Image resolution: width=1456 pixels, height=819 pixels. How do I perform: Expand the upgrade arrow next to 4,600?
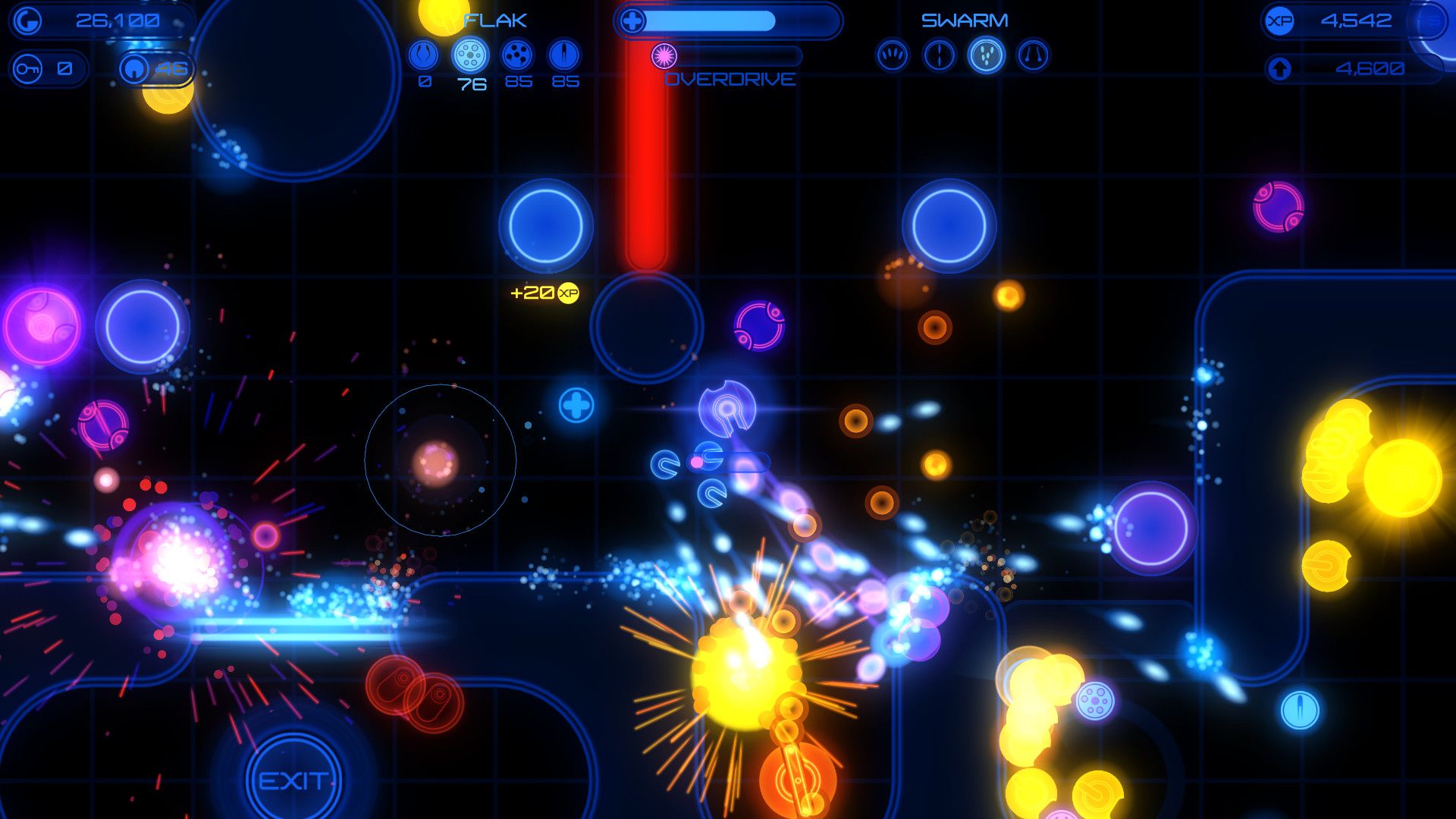1282,68
